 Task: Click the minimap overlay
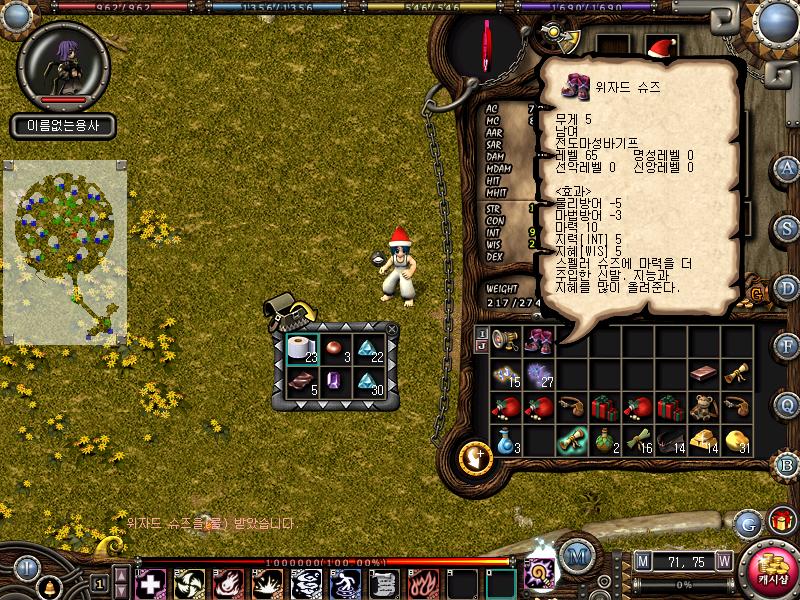tap(66, 252)
